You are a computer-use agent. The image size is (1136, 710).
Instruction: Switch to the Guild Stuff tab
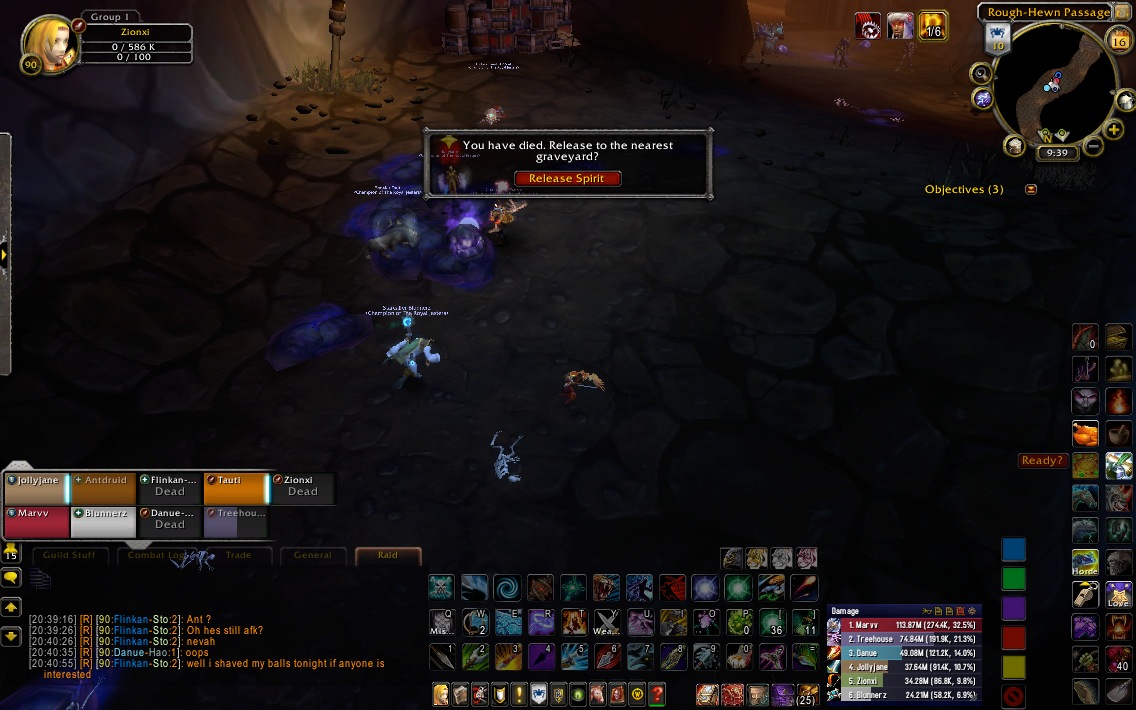72,555
